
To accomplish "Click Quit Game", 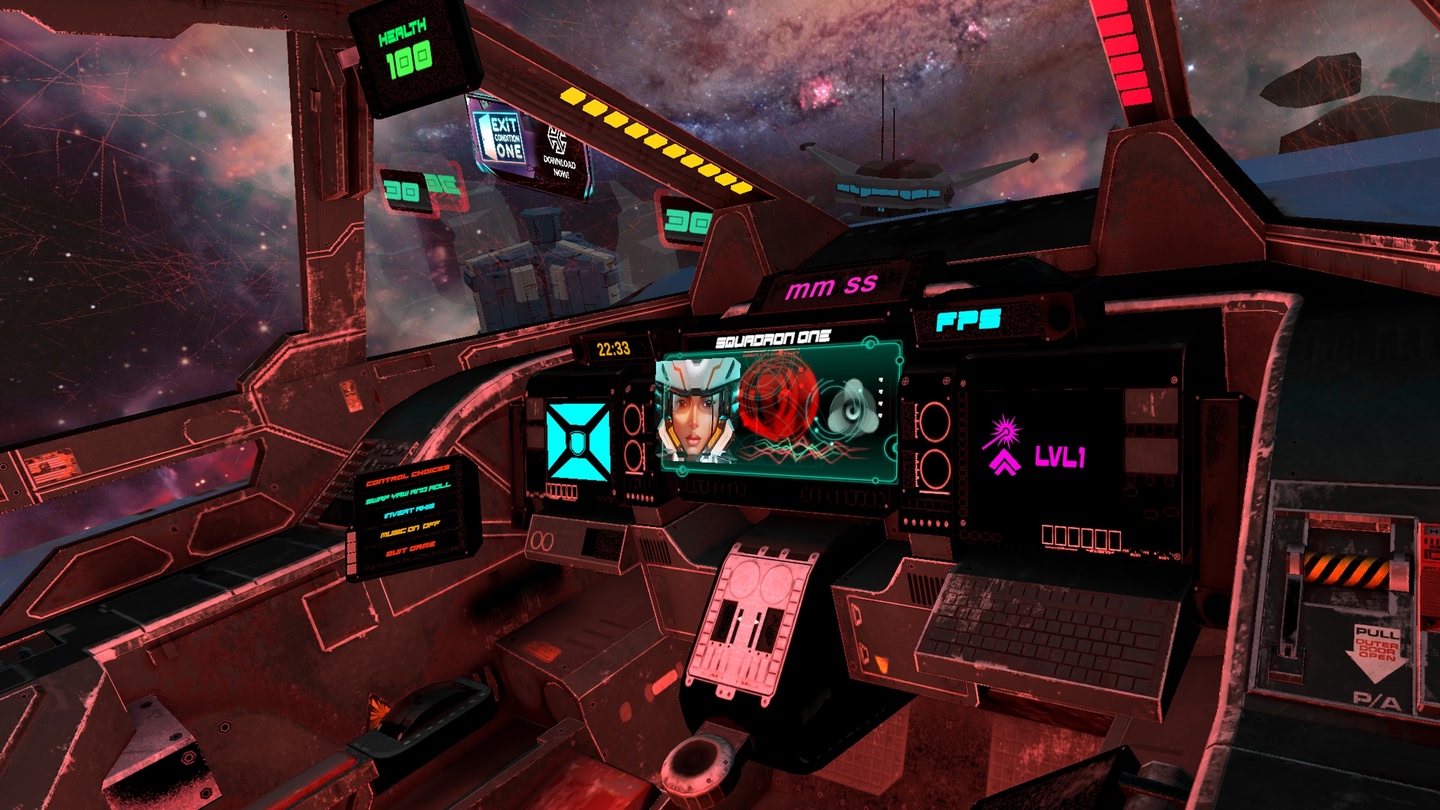I will (410, 547).
